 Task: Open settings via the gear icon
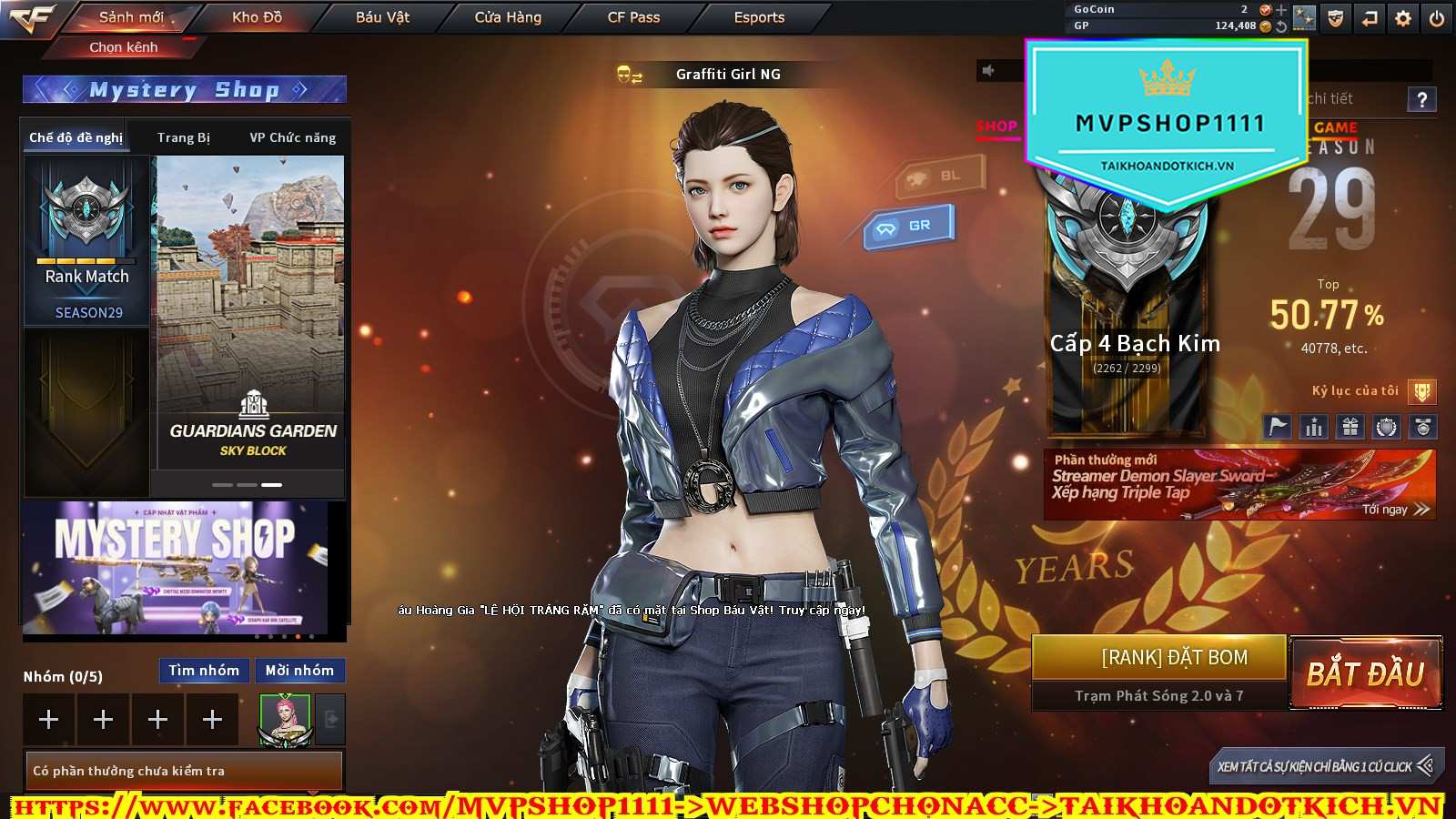click(x=1403, y=18)
